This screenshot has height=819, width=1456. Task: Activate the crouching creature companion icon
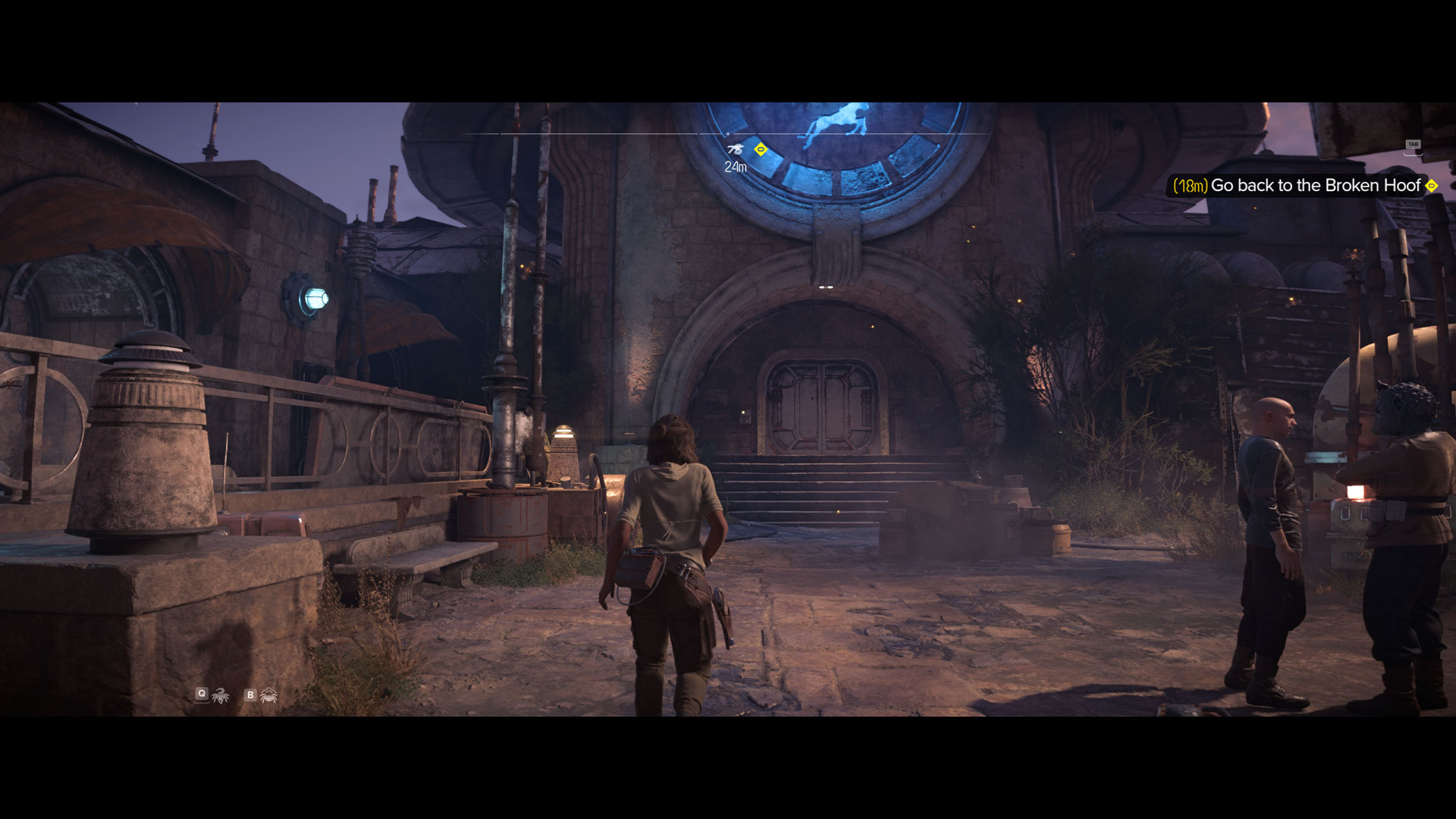click(268, 695)
